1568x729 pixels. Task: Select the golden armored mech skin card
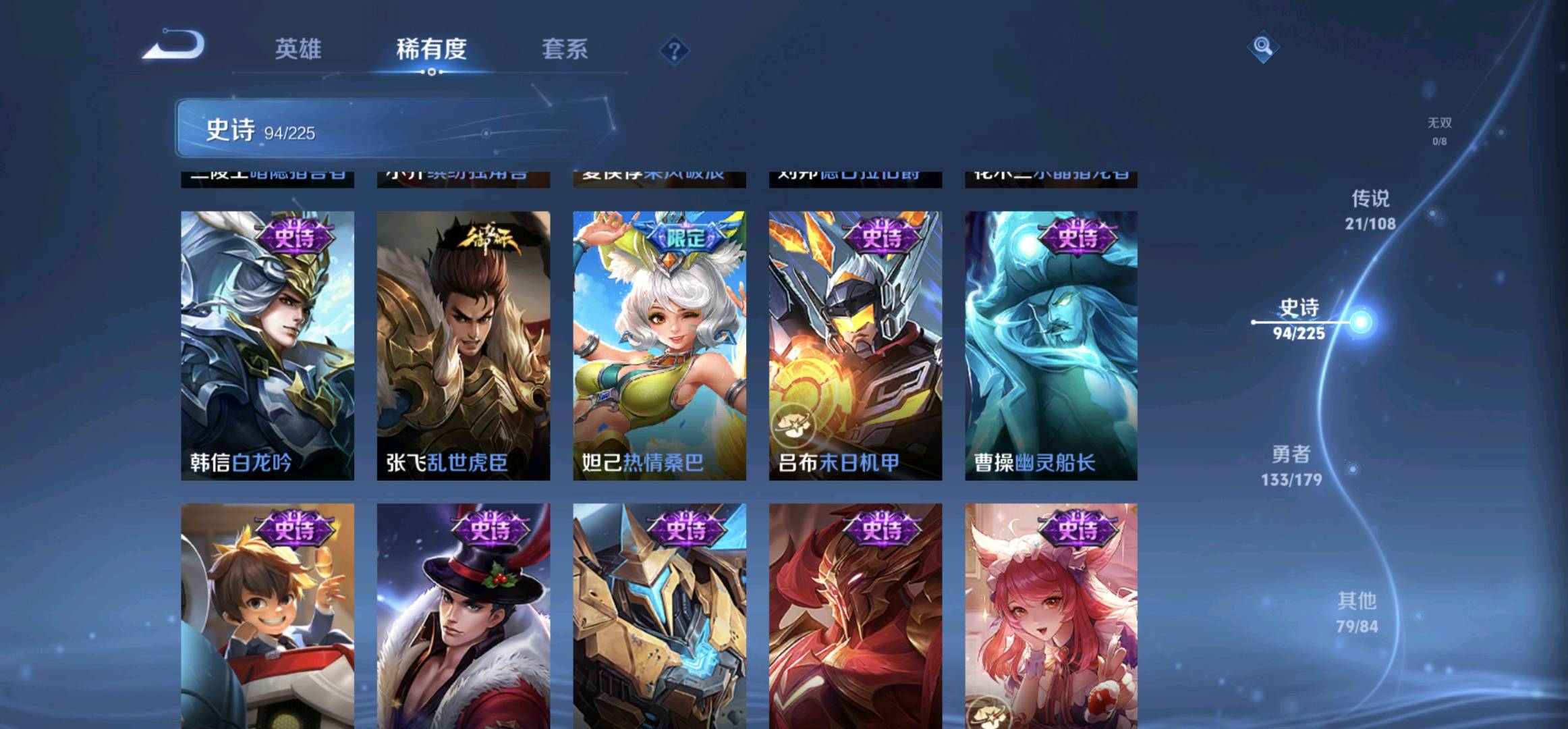click(x=659, y=616)
